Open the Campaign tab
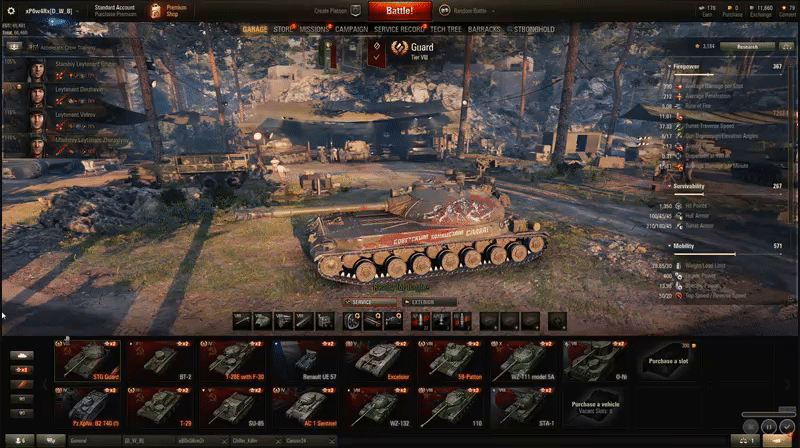The height and width of the screenshot is (448, 800). pos(351,30)
